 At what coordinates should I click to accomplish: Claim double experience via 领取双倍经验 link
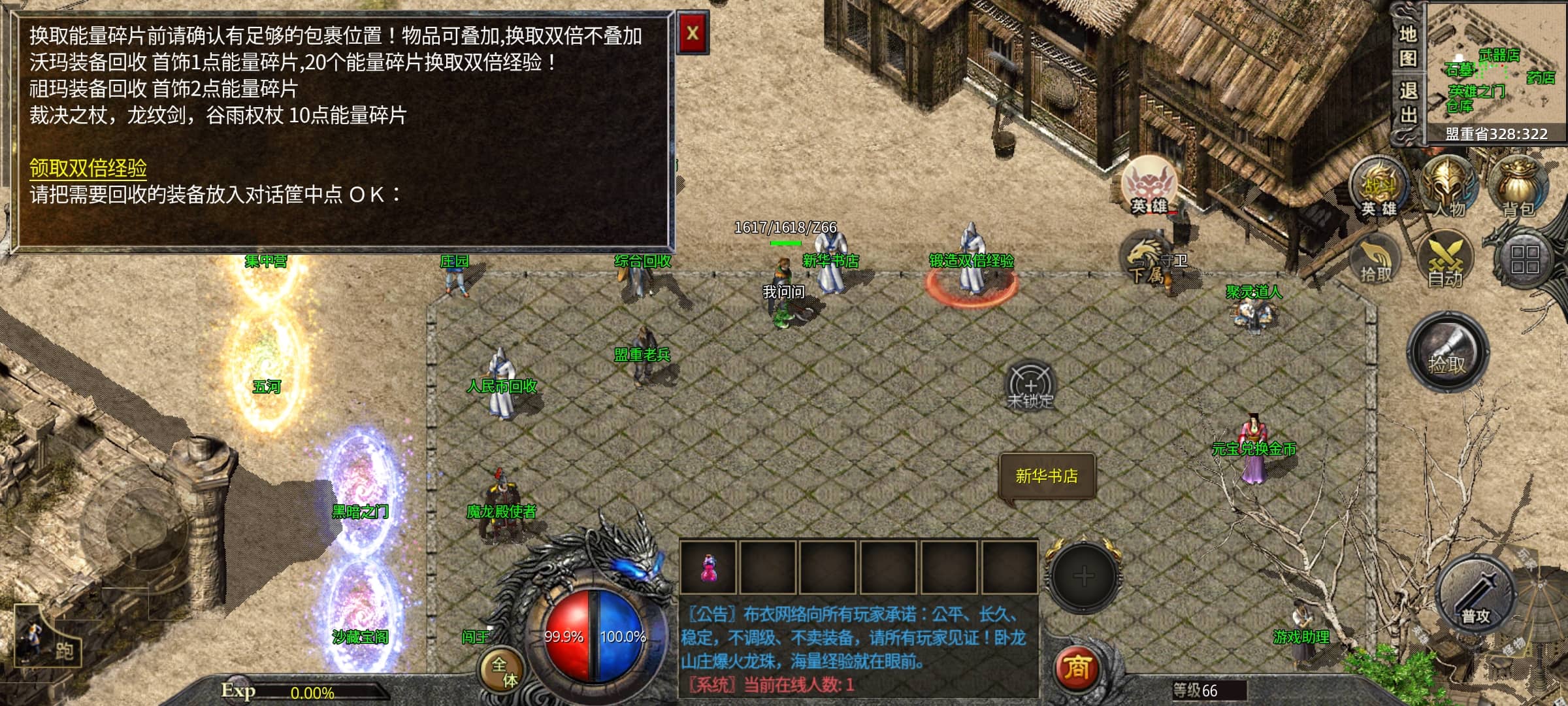(x=88, y=168)
